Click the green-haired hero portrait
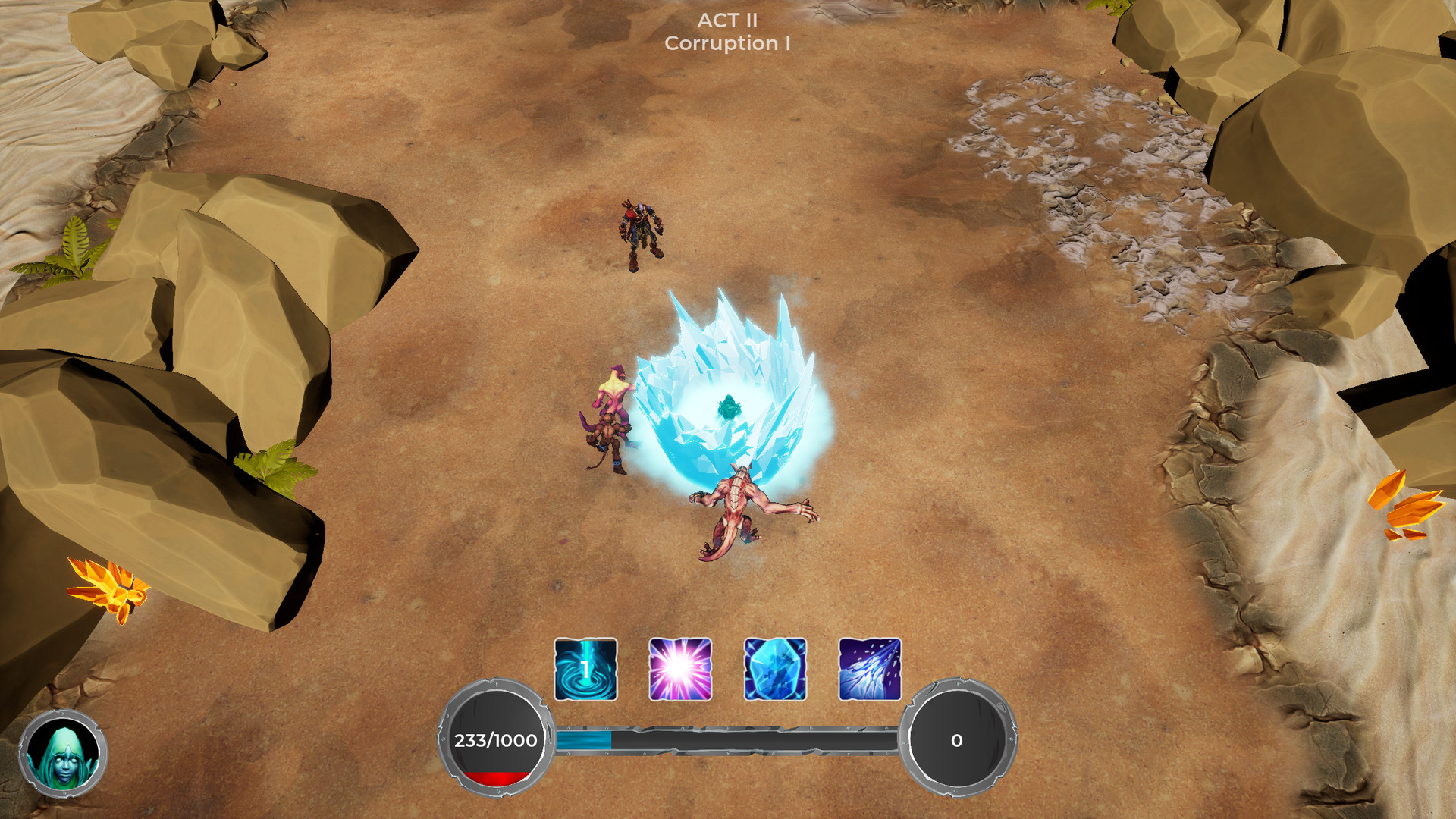The image size is (1456, 819). point(63,754)
